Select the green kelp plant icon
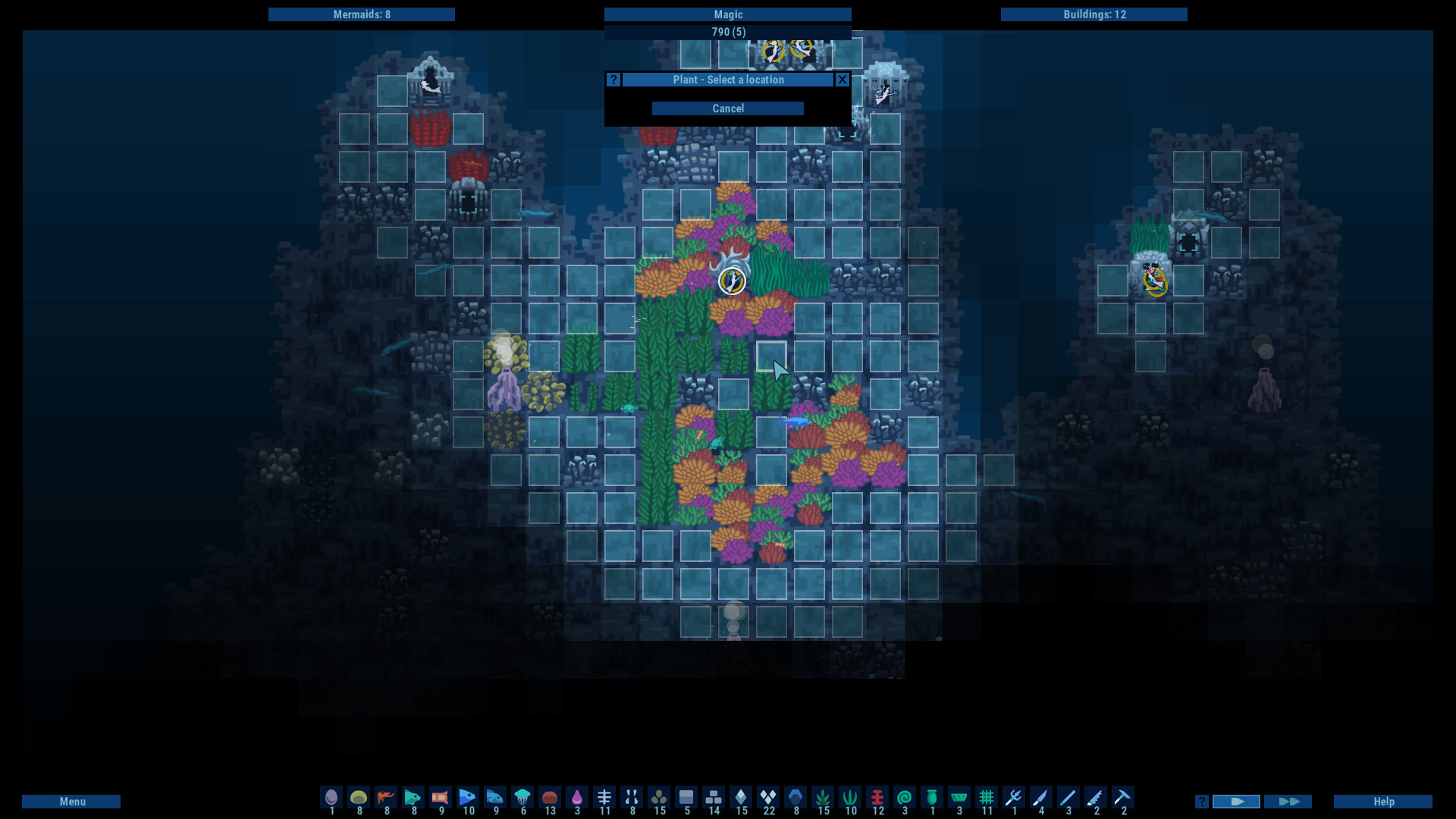This screenshot has height=819, width=1456. point(823,799)
